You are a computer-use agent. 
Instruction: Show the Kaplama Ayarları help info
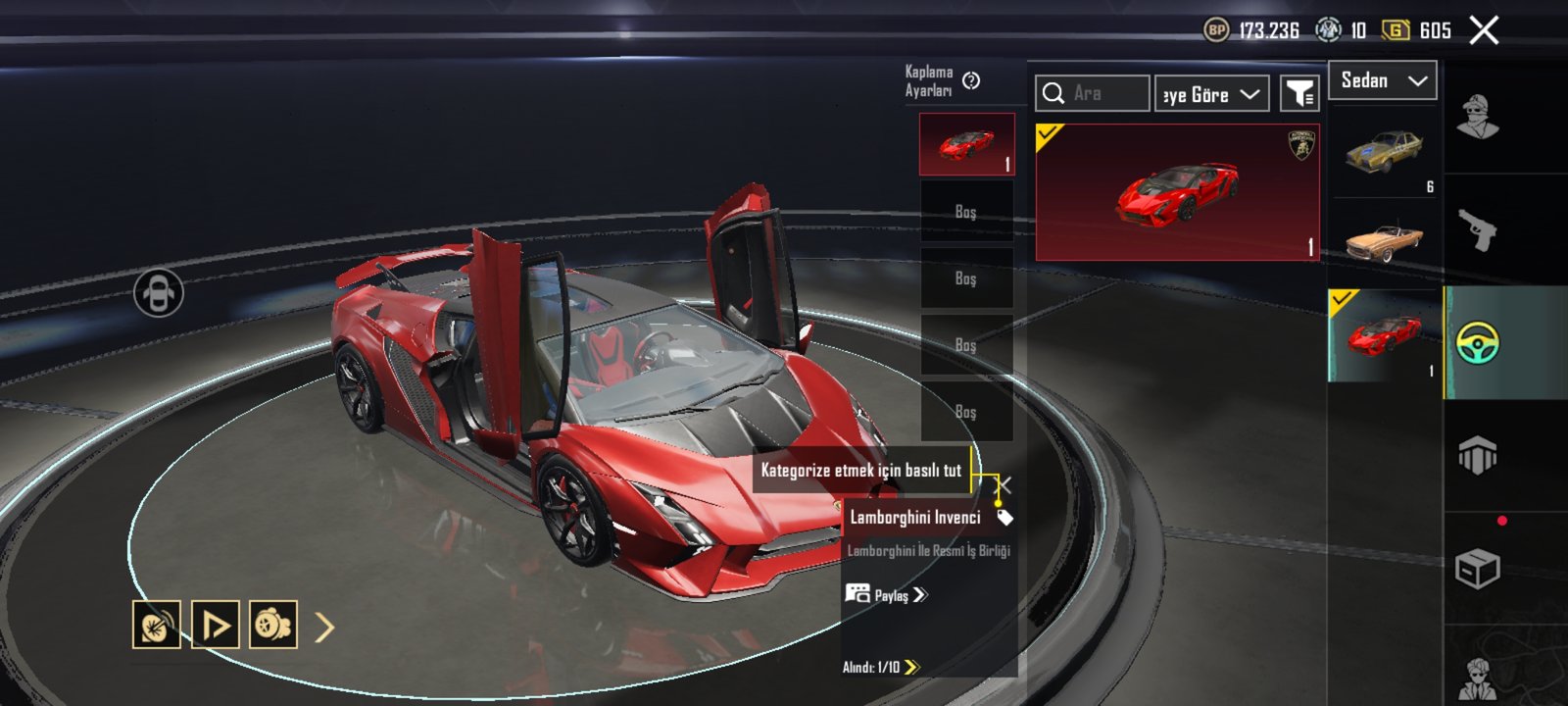pyautogui.click(x=971, y=80)
